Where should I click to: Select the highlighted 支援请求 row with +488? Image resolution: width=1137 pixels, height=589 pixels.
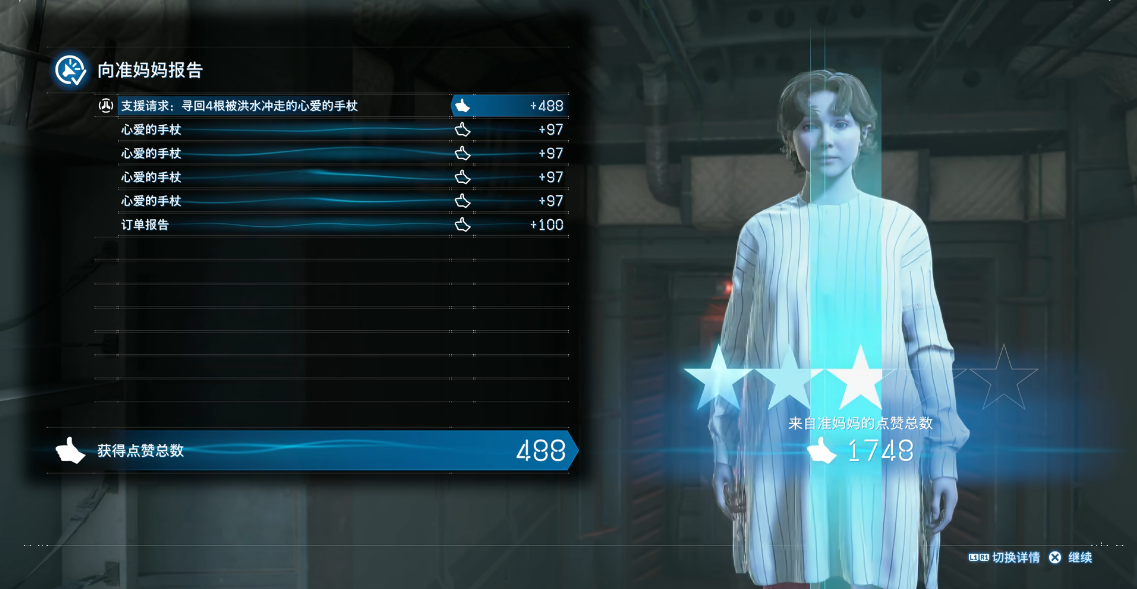(332, 106)
